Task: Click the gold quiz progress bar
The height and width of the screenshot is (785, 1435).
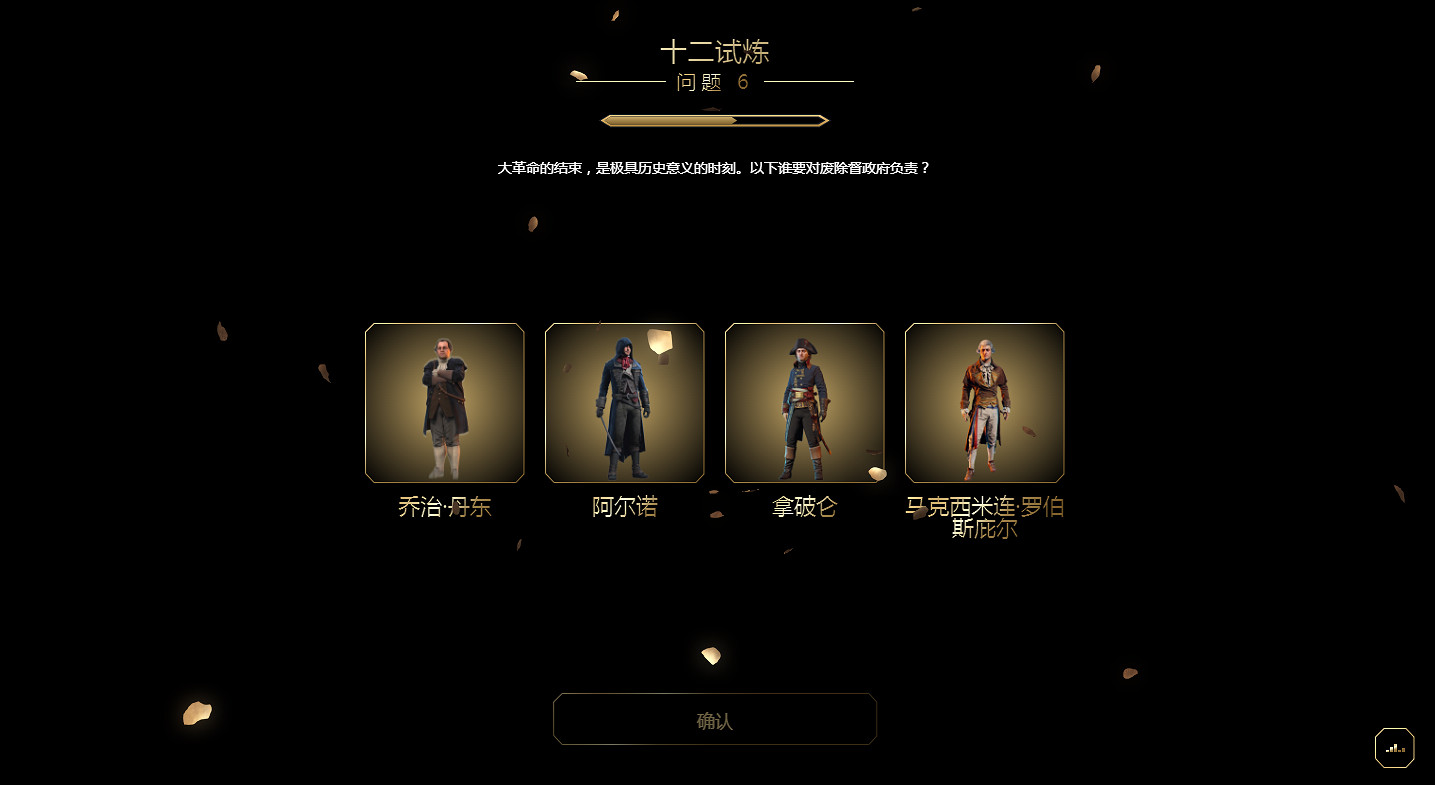Action: pyautogui.click(x=714, y=119)
